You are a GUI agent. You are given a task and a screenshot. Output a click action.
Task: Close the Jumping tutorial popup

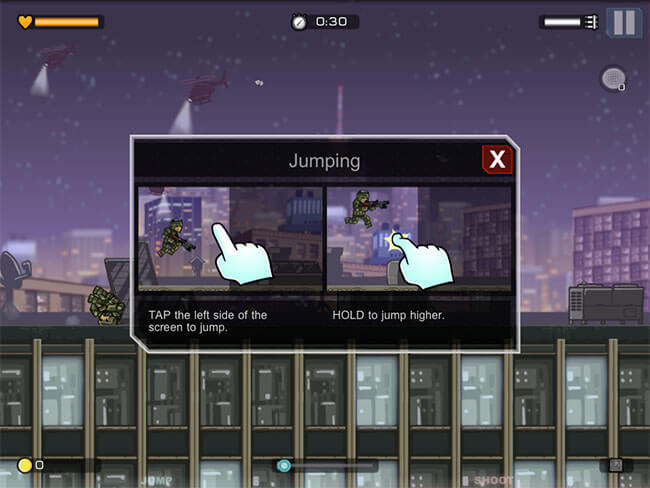497,160
